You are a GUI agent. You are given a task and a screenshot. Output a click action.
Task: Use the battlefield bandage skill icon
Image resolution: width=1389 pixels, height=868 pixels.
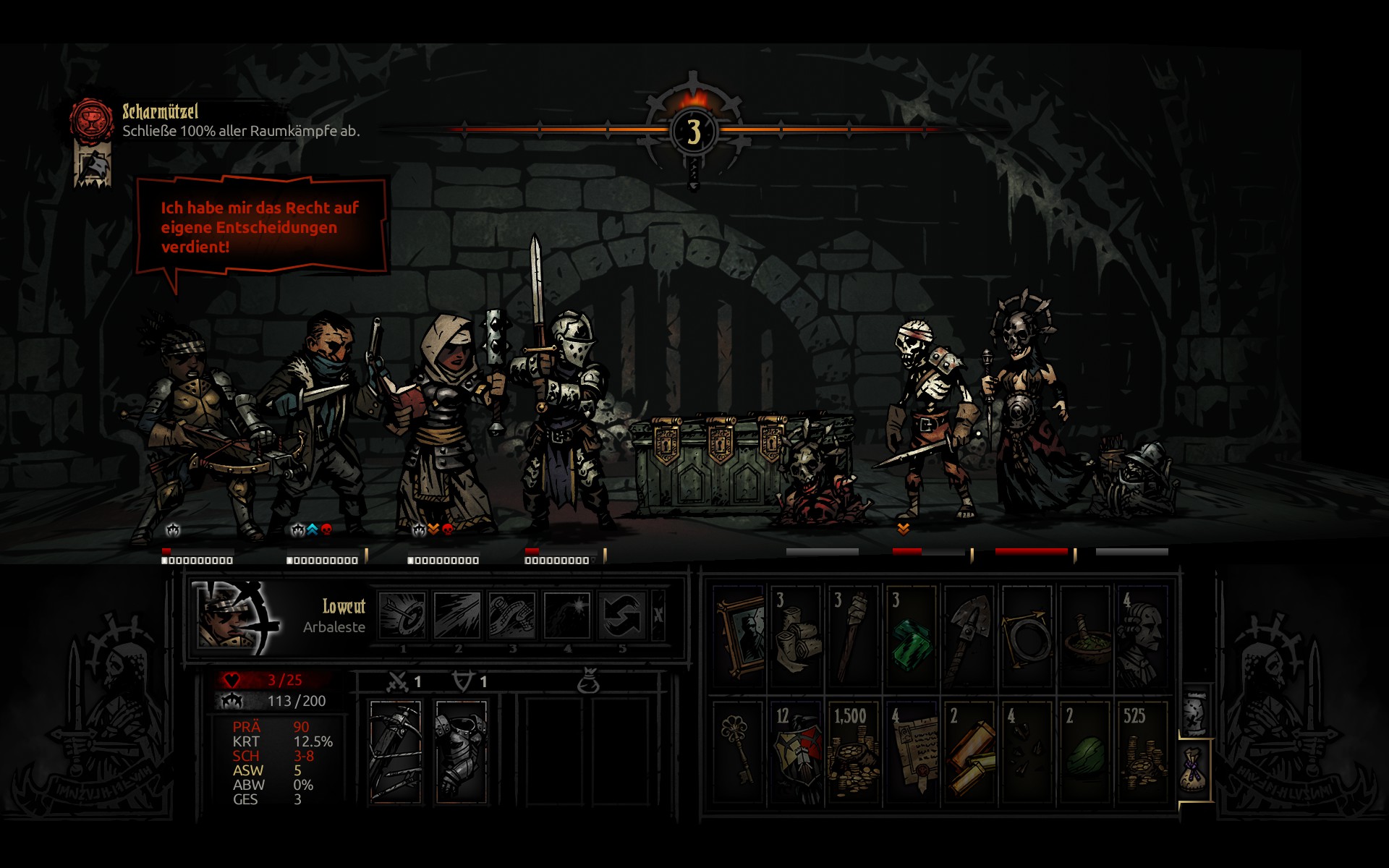[x=511, y=616]
